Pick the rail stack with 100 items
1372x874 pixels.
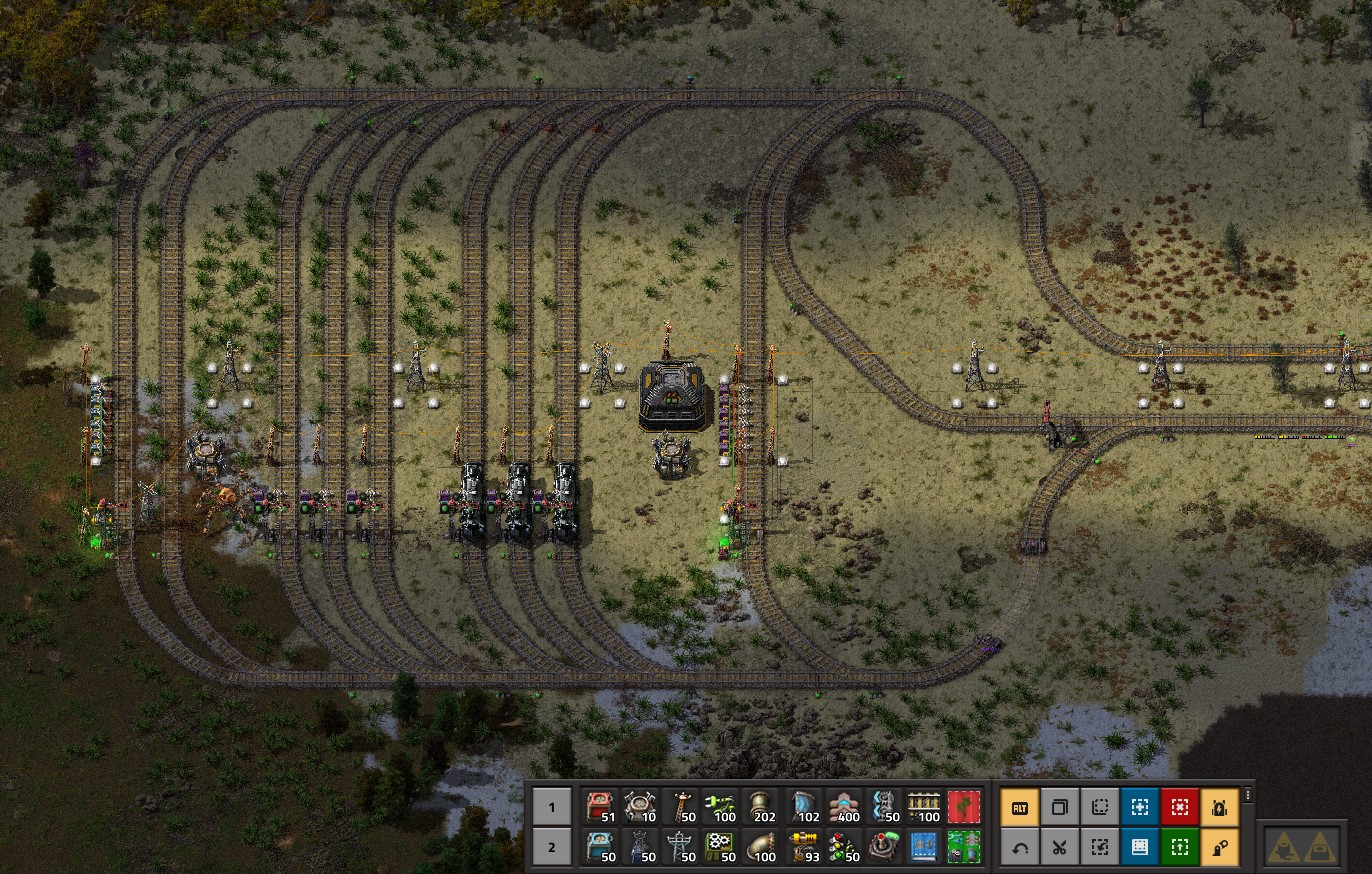click(924, 805)
